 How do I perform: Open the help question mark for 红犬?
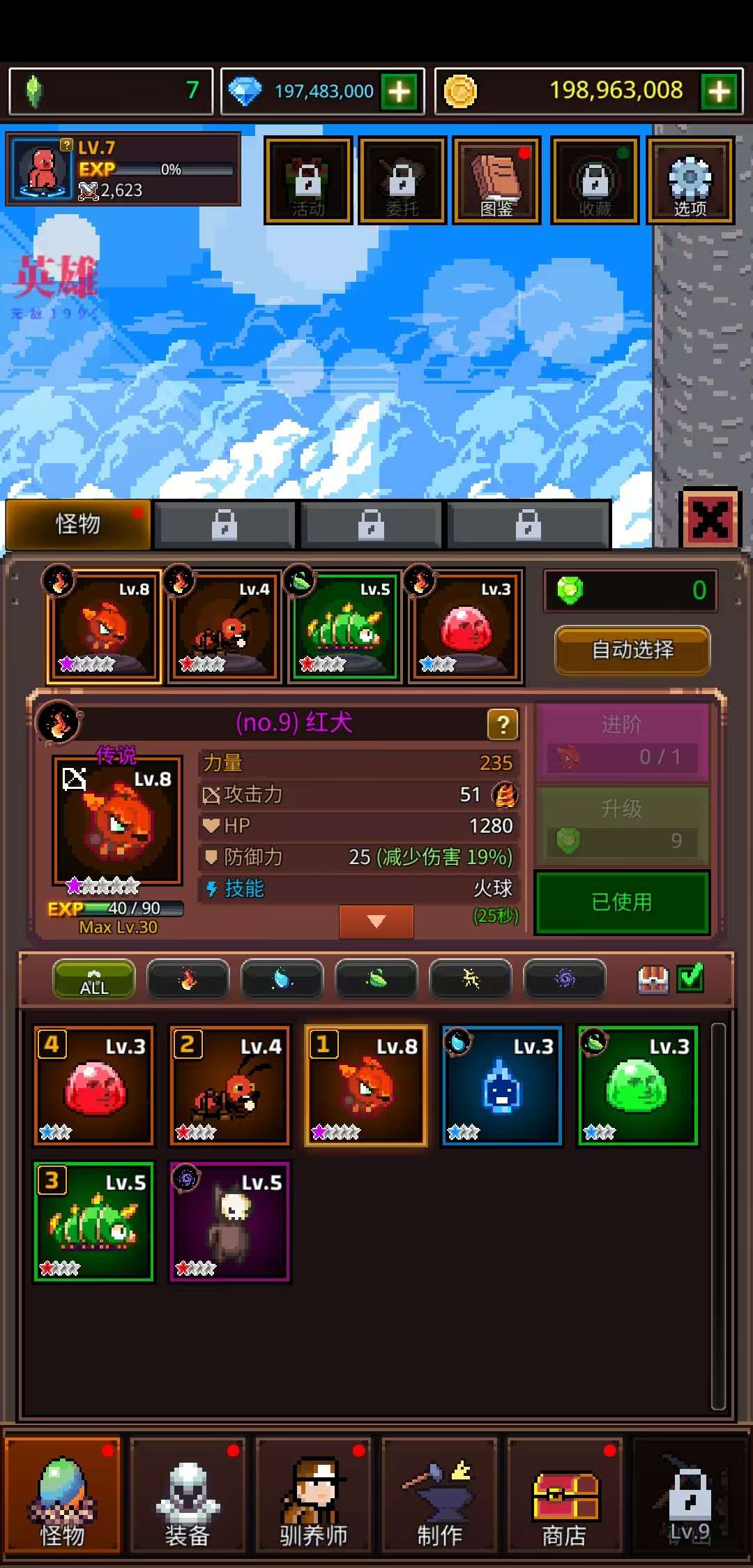(503, 725)
